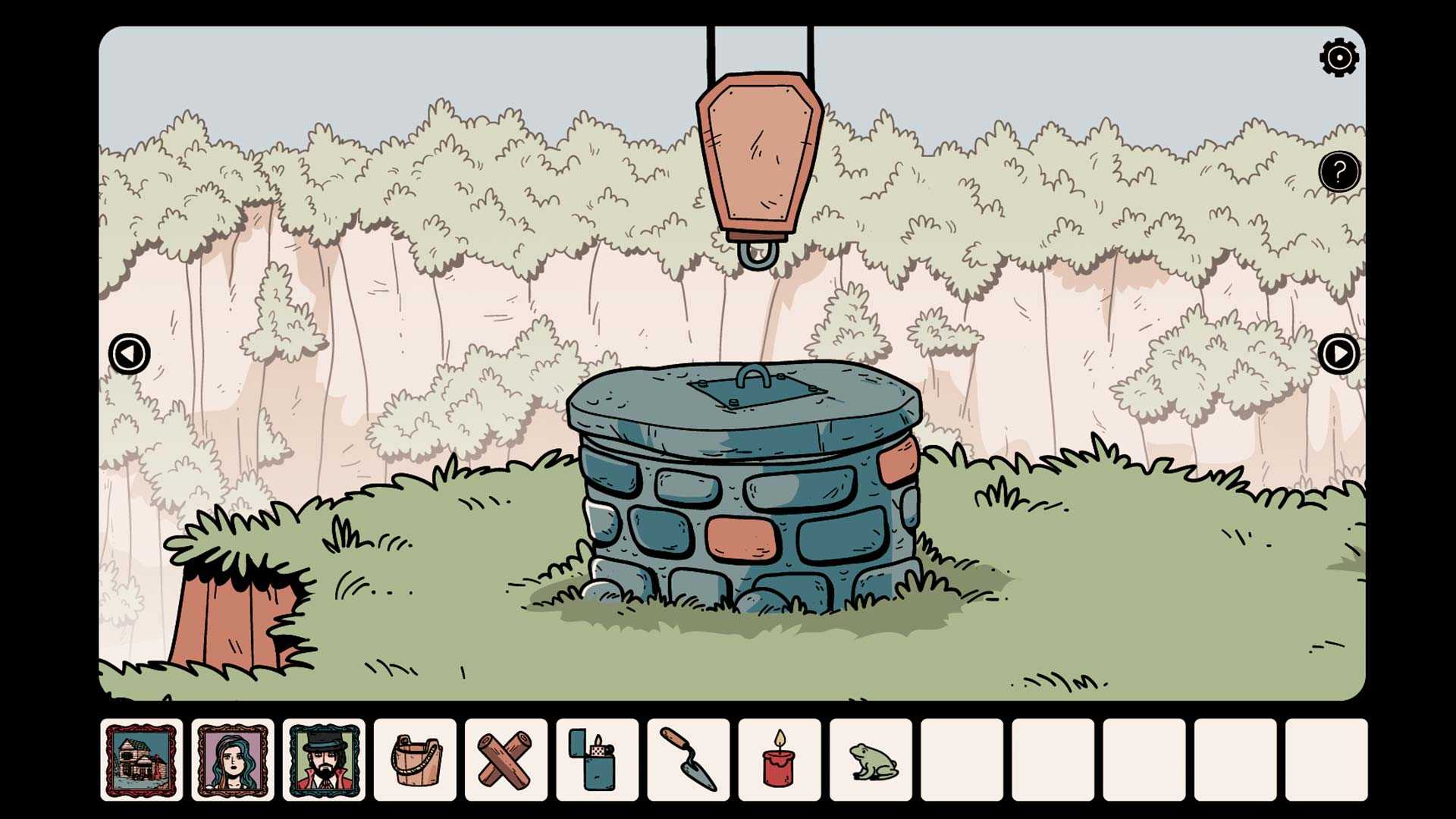Viewport: 1456px width, 819px height.
Task: Select the house painting in inventory
Action: pyautogui.click(x=142, y=760)
